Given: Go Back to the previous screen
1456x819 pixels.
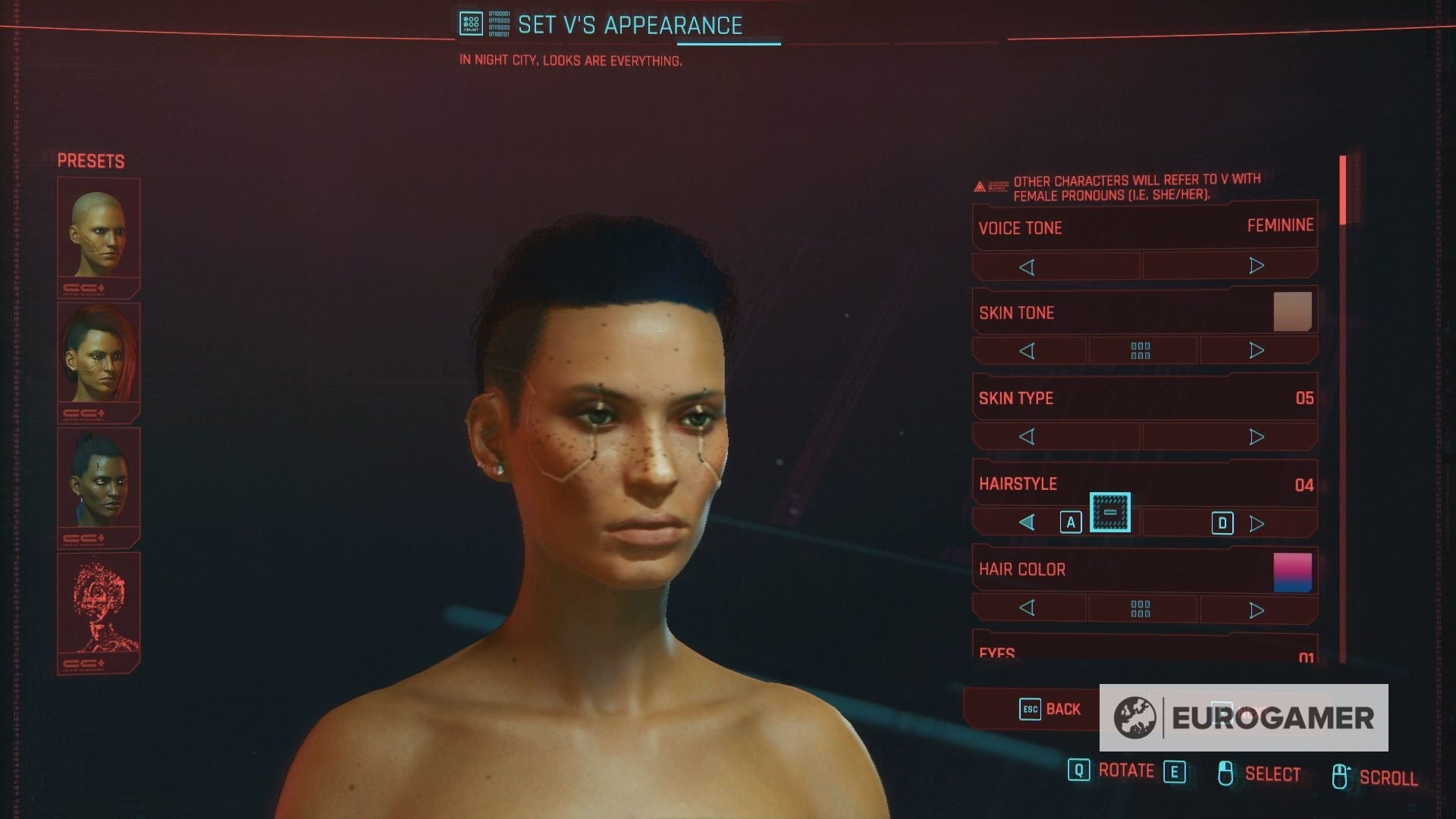Looking at the screenshot, I should point(1050,709).
